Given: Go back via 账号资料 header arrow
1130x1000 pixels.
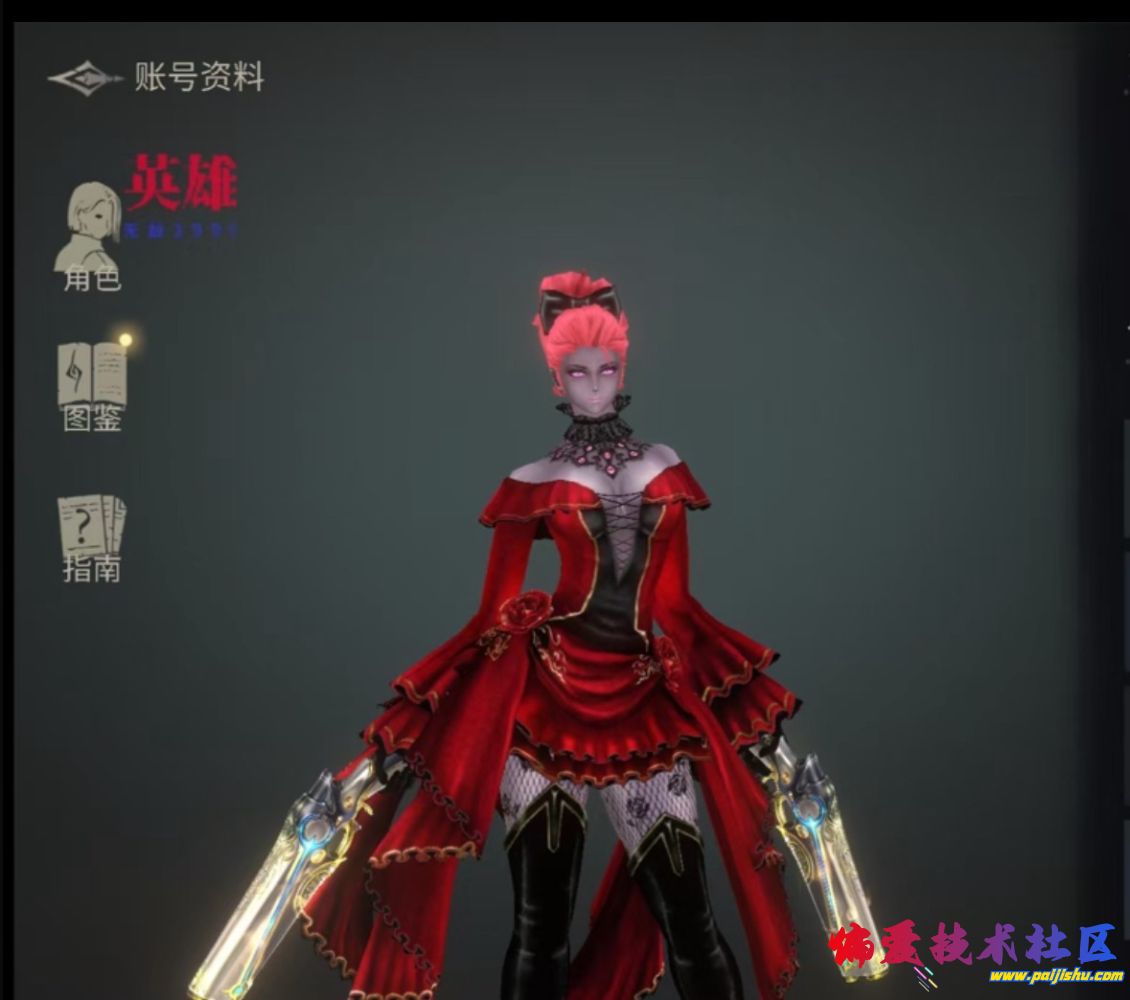Looking at the screenshot, I should point(84,78).
